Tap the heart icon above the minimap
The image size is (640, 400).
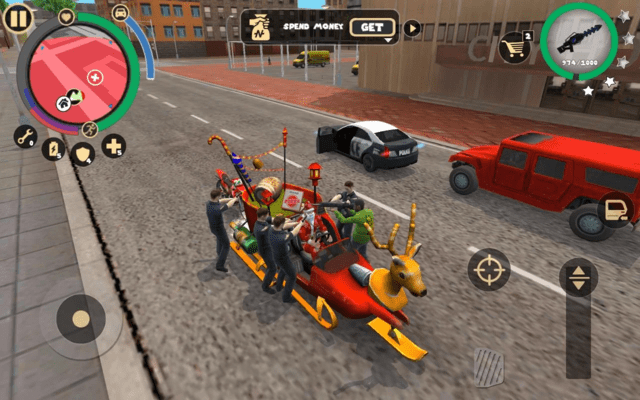(x=67, y=16)
